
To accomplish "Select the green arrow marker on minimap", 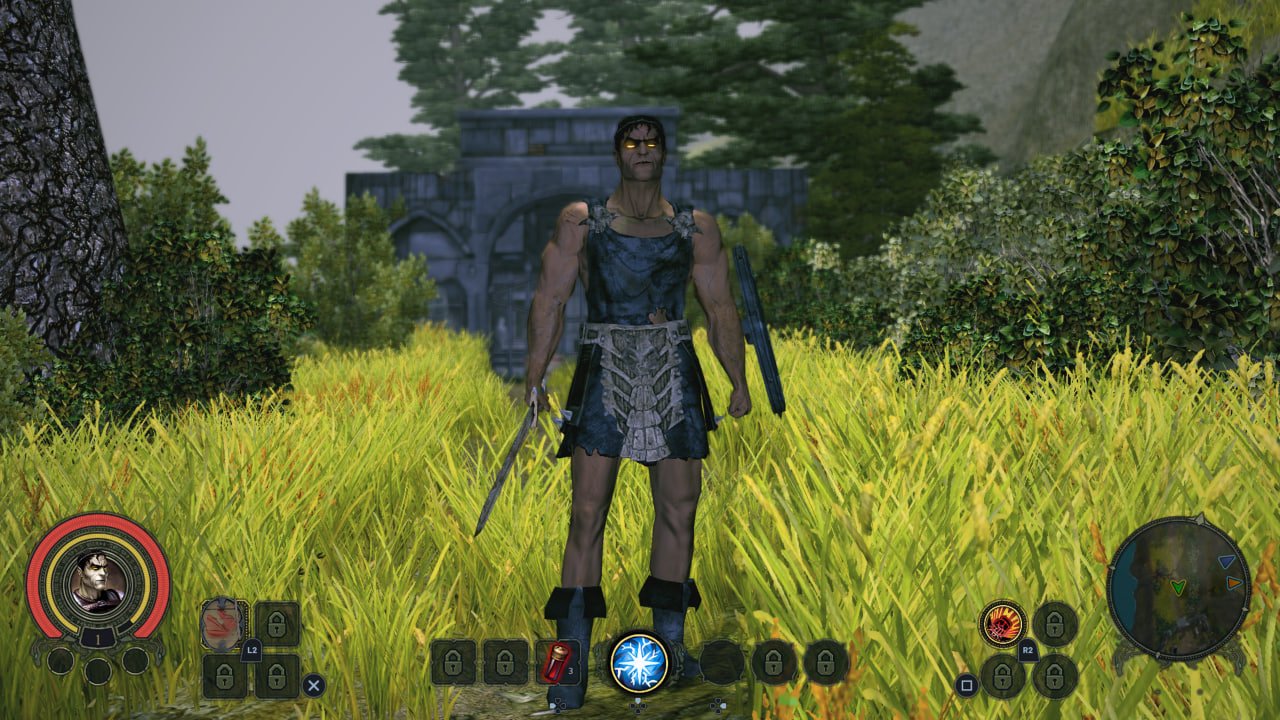I will tap(1178, 586).
